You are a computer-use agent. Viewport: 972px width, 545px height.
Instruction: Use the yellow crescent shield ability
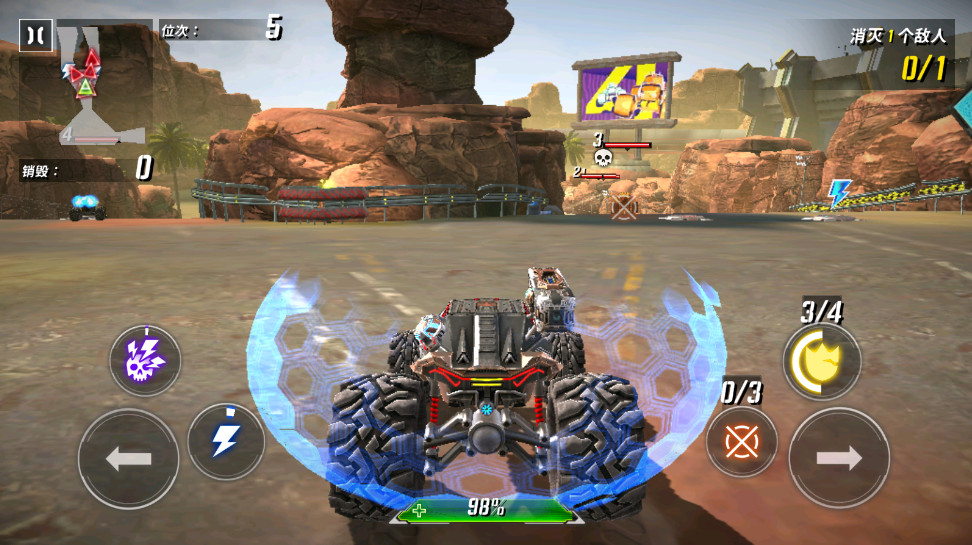click(x=821, y=361)
